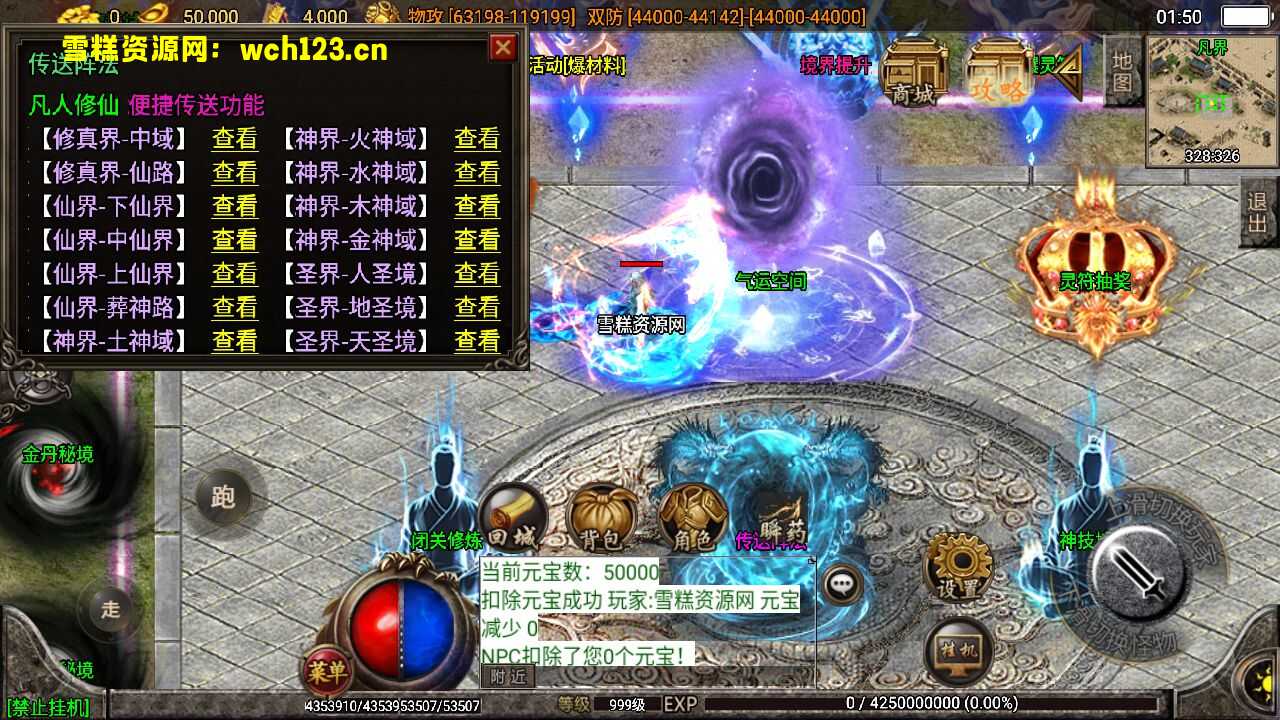Screen dimensions: 1280x720
Task: View the 圣界-天圣境 destination
Action: [x=477, y=342]
